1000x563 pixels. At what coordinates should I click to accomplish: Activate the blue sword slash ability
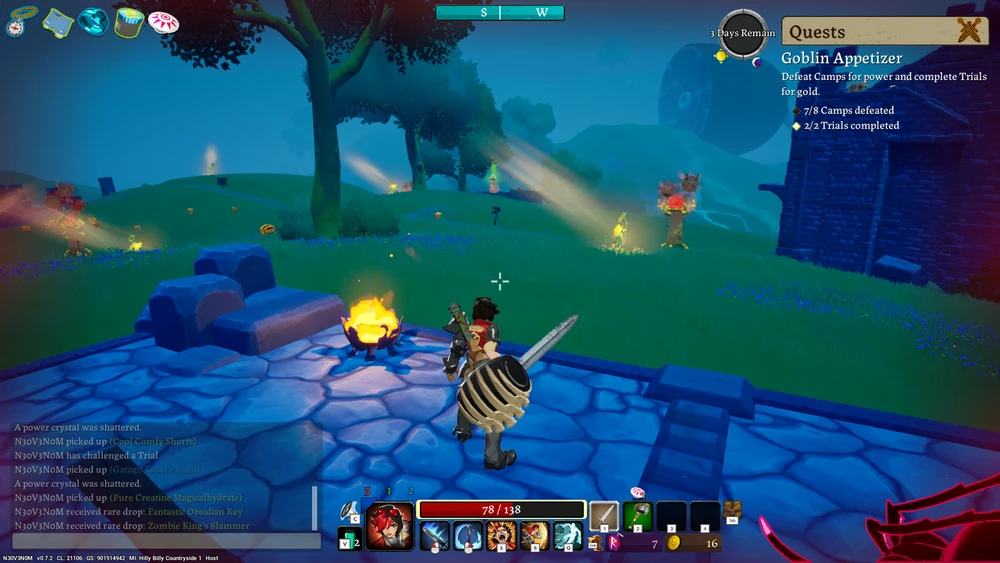(434, 536)
